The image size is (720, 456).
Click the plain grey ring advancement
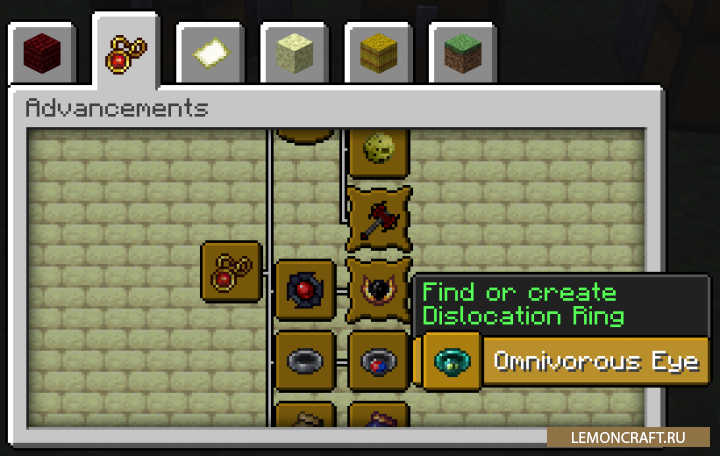(304, 360)
